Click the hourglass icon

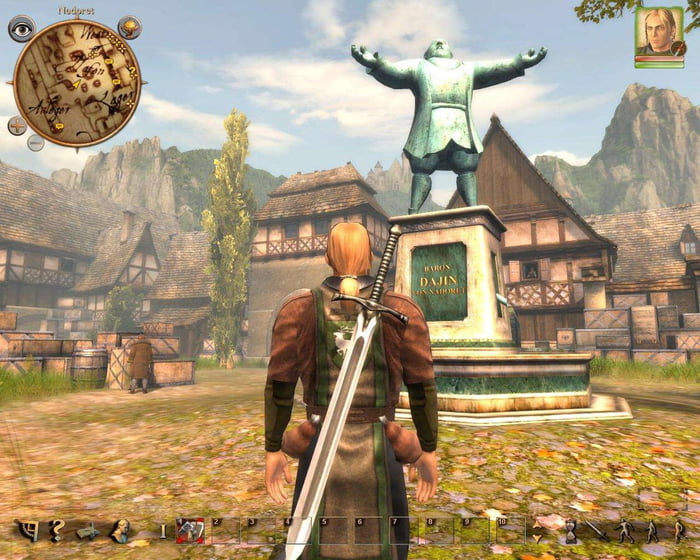click(x=568, y=530)
